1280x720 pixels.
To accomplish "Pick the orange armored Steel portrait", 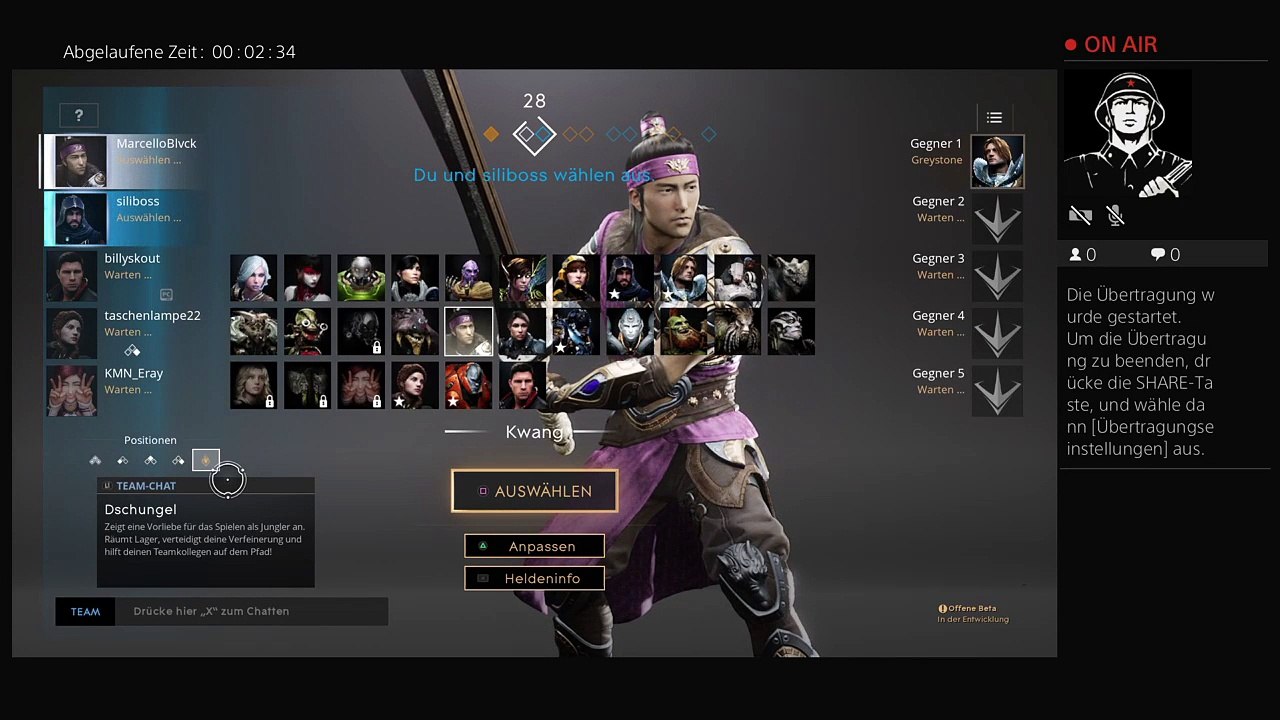I will tap(468, 385).
